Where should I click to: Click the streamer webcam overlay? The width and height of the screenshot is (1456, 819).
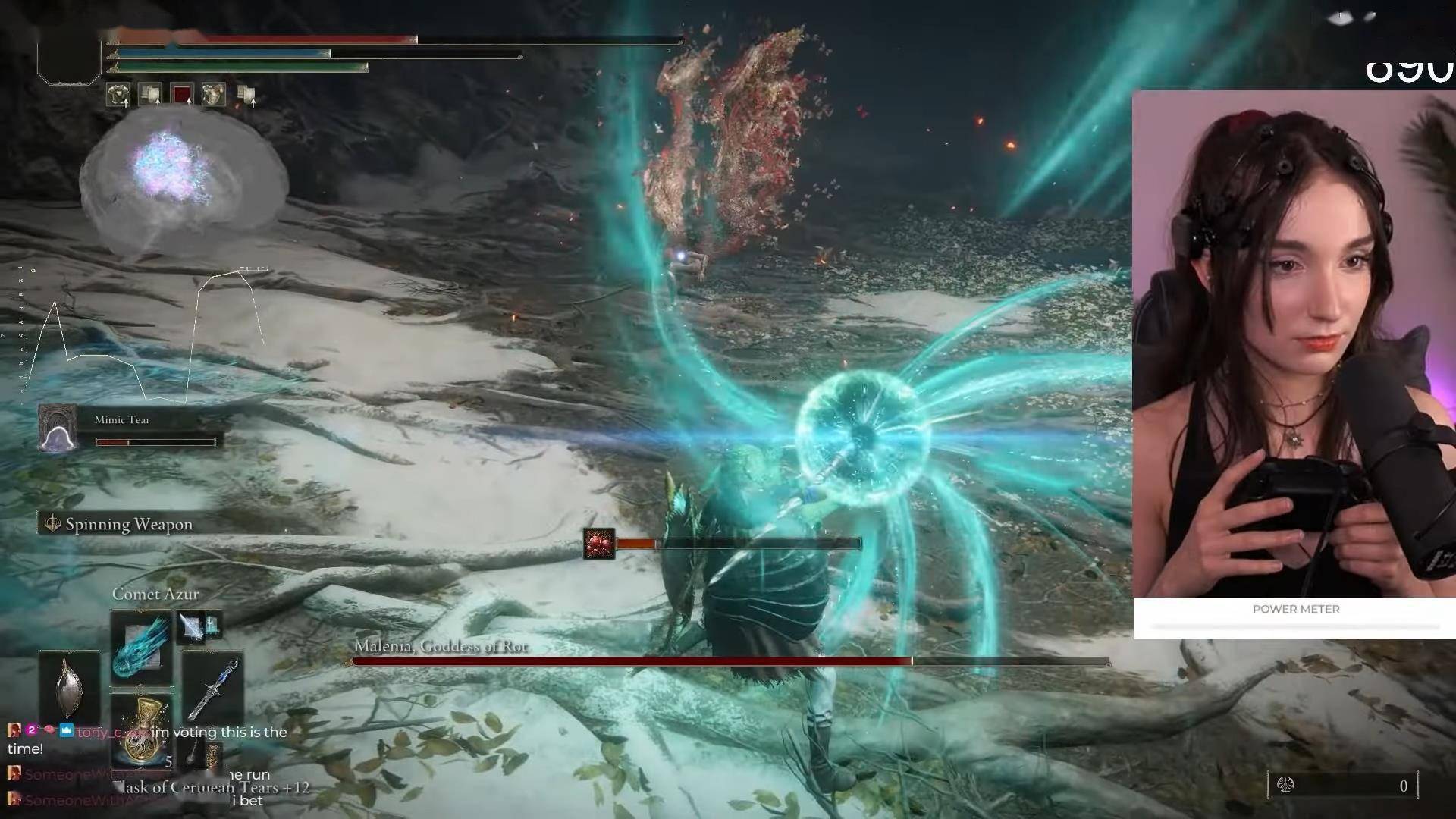1293,345
